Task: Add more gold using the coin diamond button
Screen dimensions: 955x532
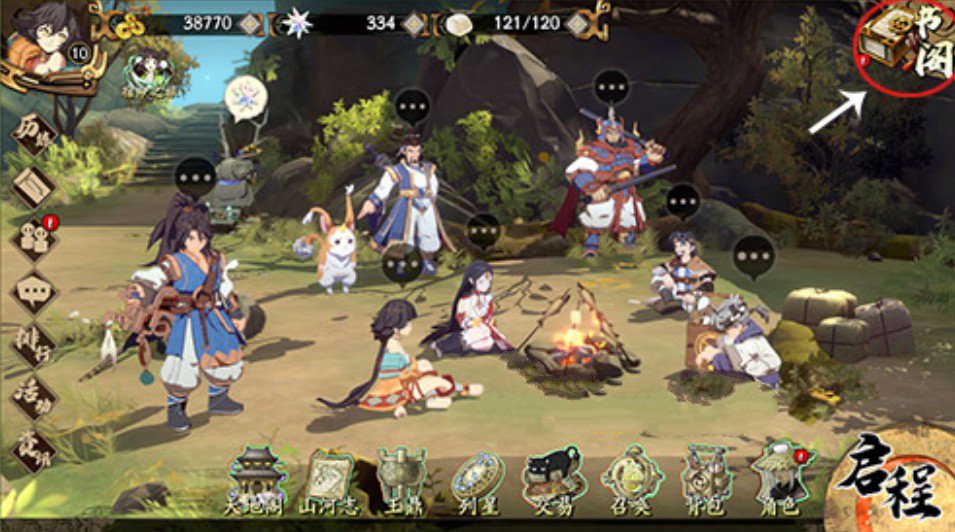Action: 250,22
